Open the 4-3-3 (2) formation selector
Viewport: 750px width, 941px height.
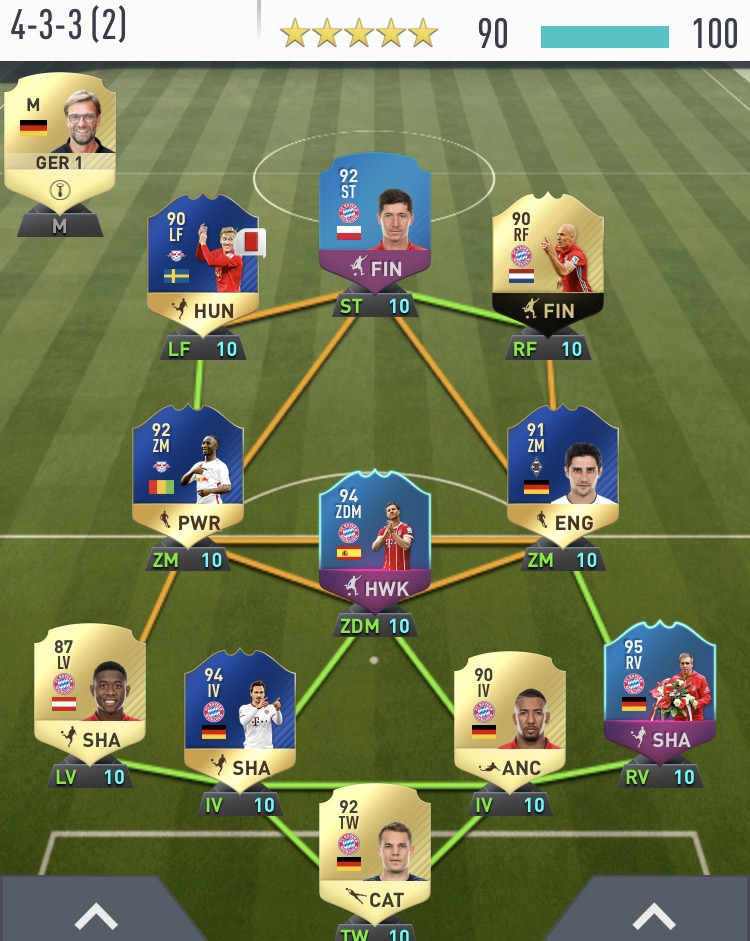coord(70,25)
